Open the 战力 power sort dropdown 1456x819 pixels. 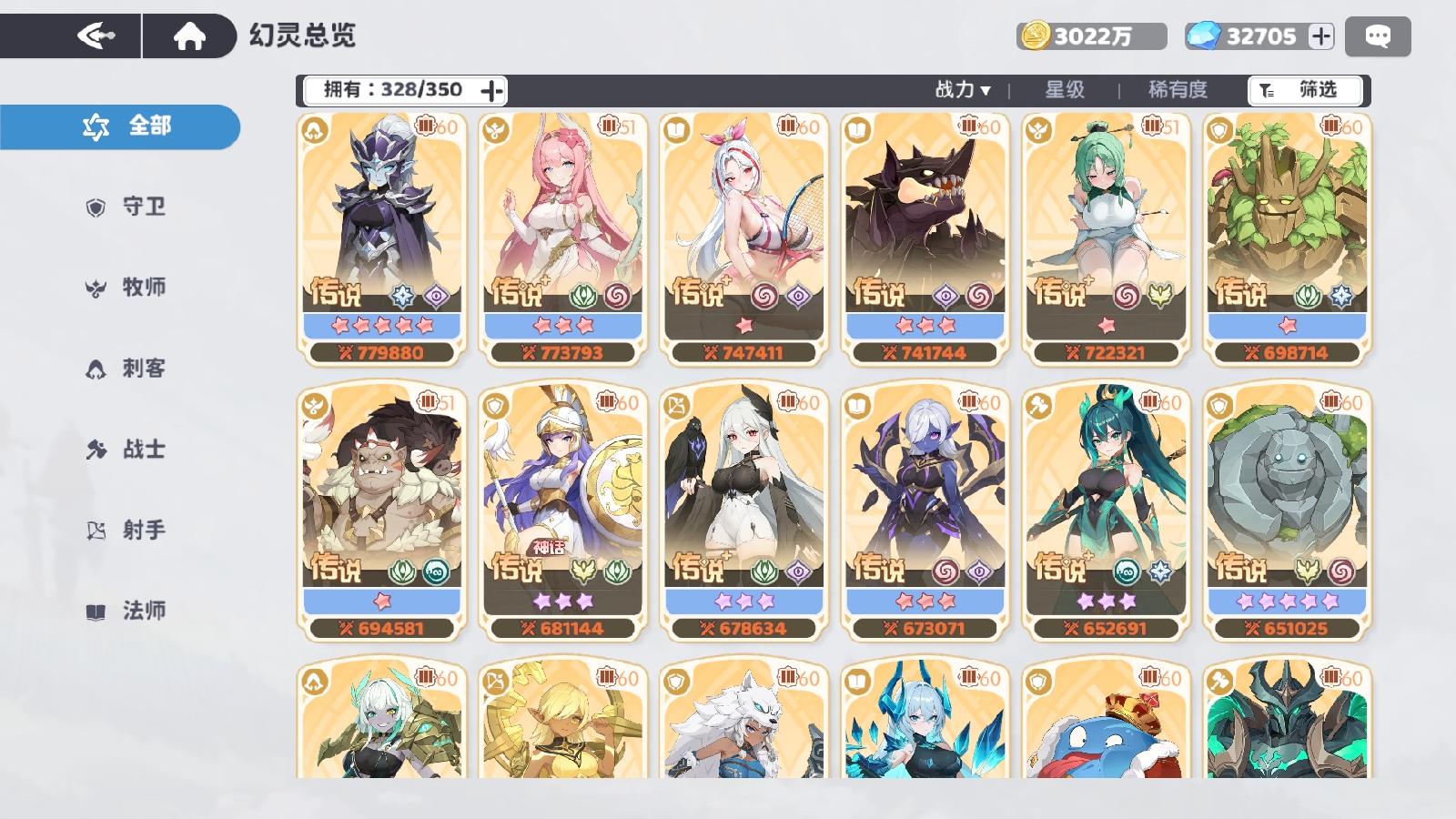[x=961, y=90]
